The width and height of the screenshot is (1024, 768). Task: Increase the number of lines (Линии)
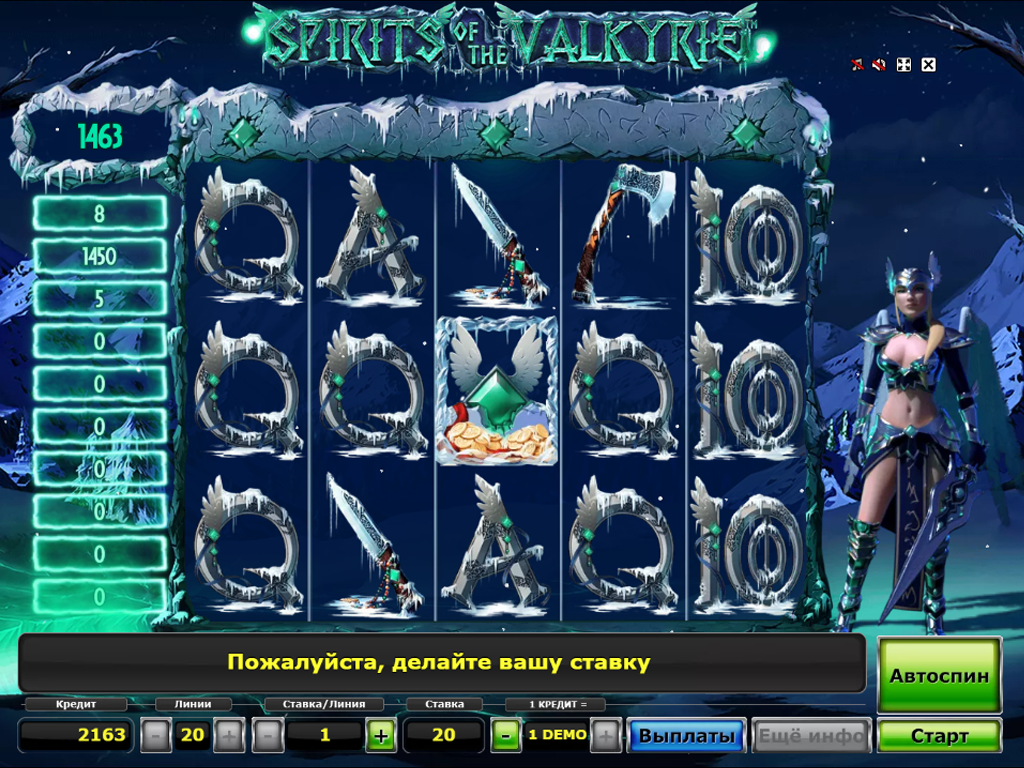[x=229, y=736]
